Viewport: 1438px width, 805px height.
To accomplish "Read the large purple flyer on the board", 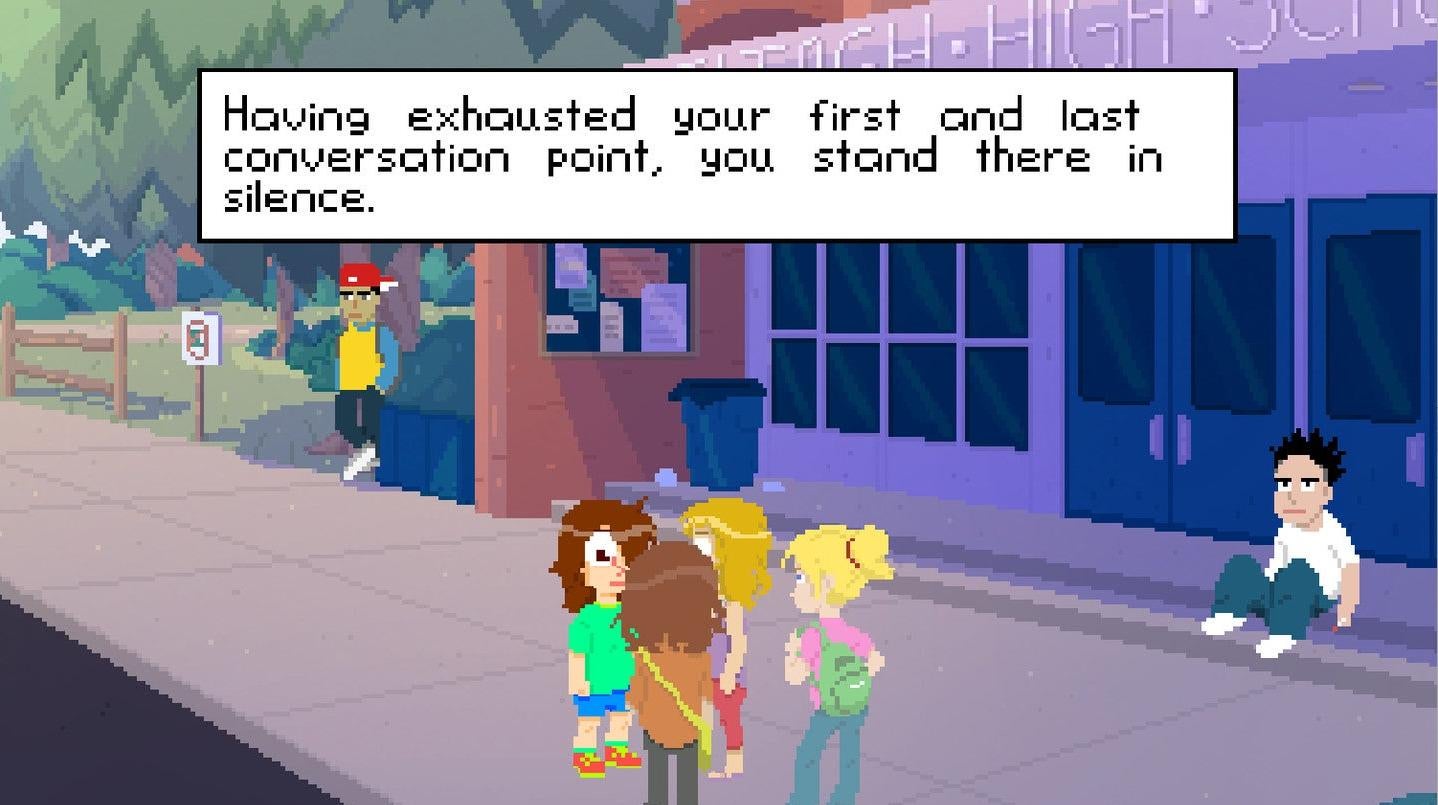I will (x=663, y=315).
